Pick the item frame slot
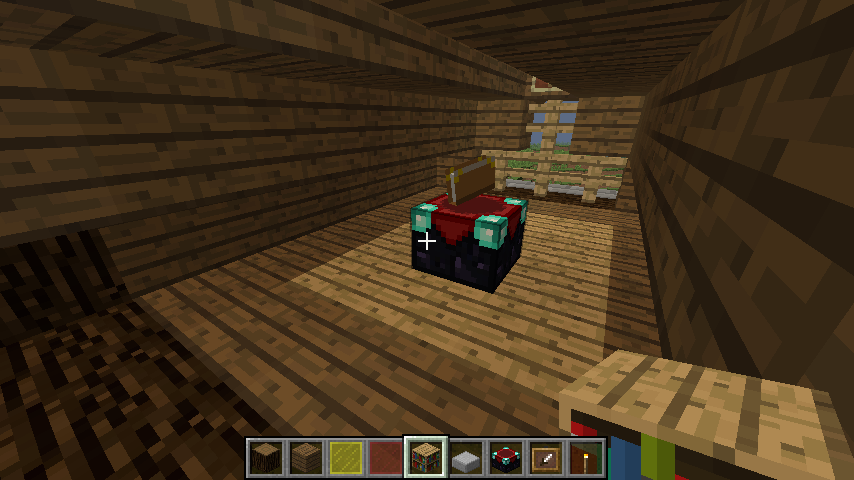This screenshot has width=854, height=480. (x=546, y=458)
